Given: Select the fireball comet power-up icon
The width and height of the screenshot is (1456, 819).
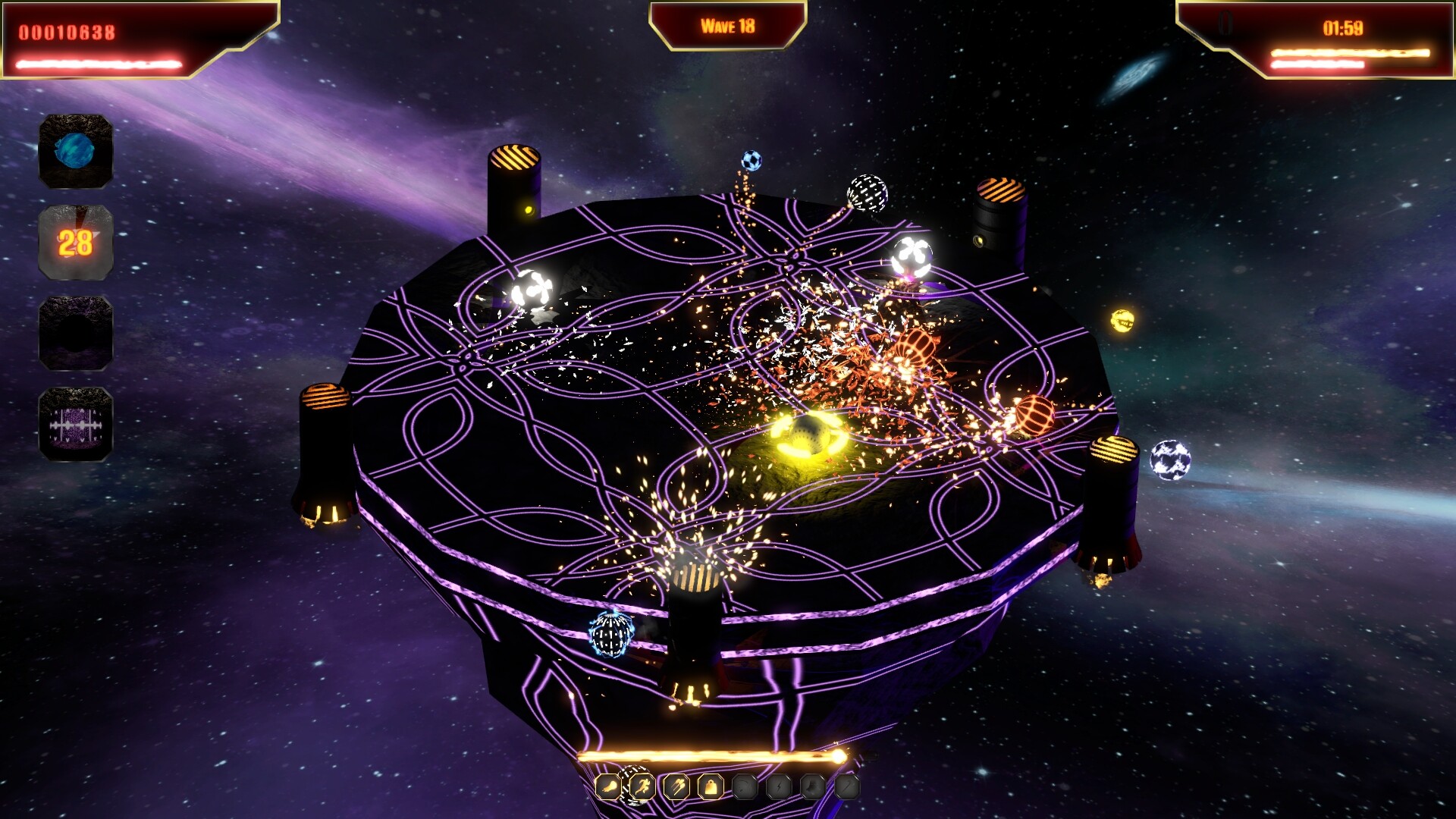Looking at the screenshot, I should pyautogui.click(x=608, y=787).
